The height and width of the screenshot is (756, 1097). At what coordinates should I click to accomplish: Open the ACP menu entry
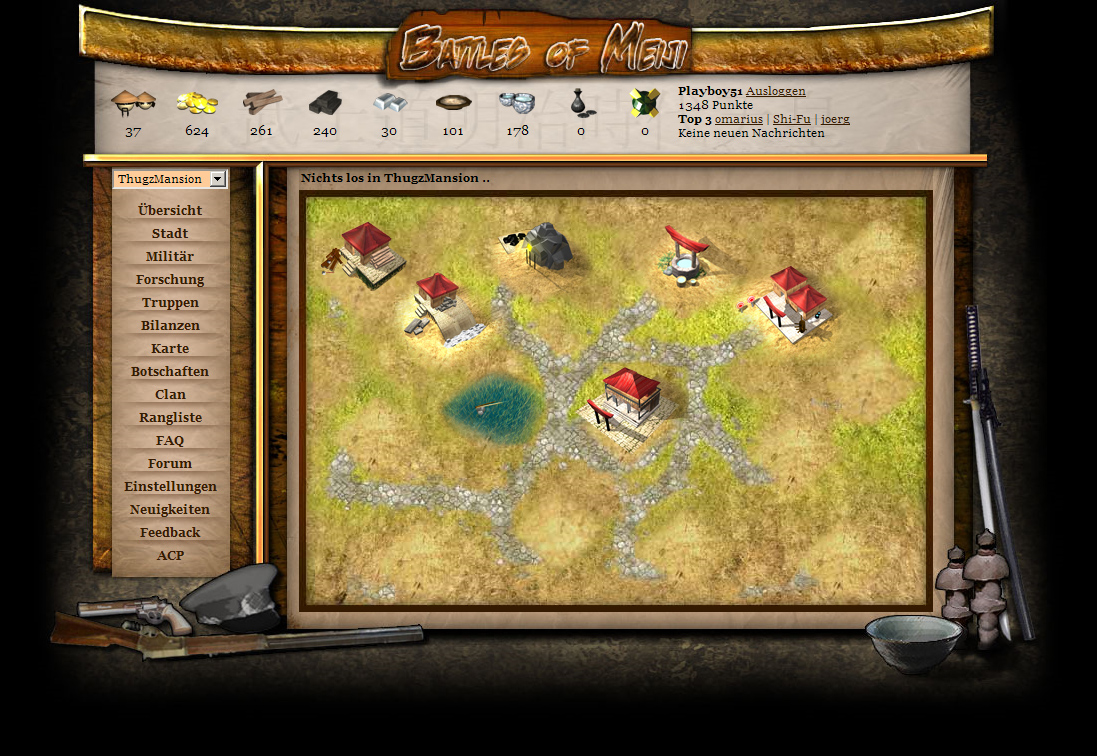[170, 556]
